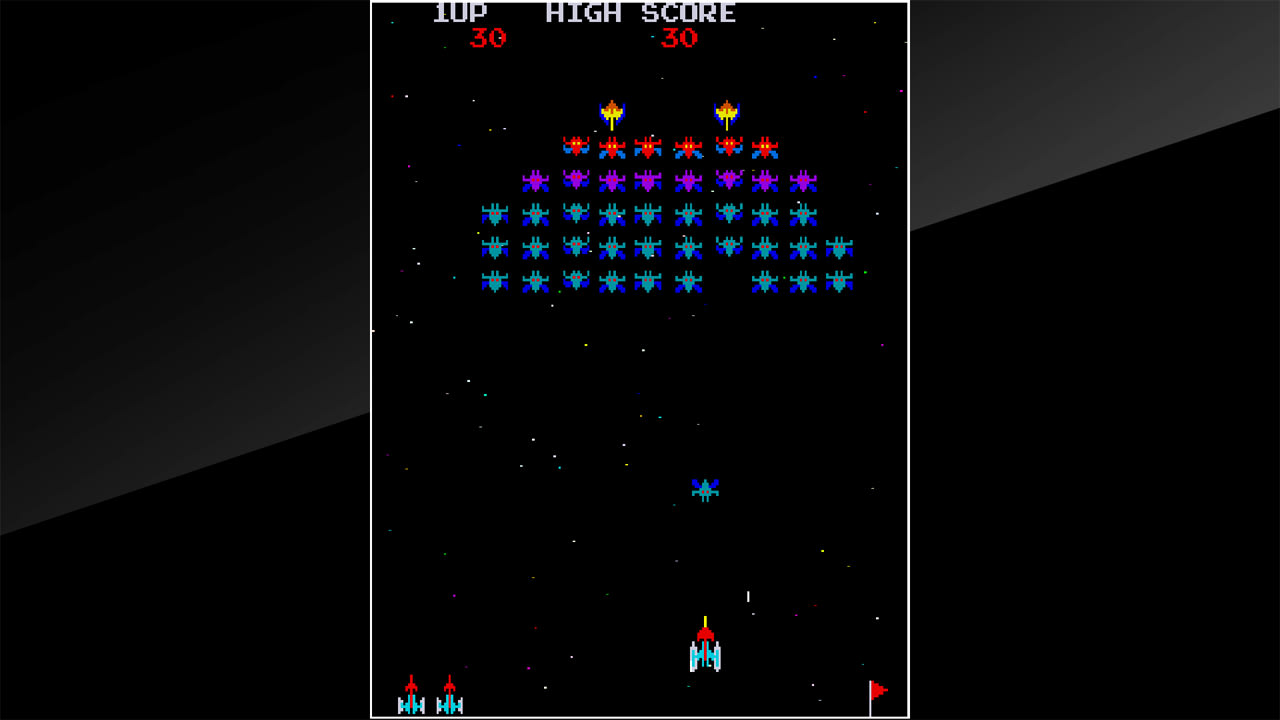The image size is (1280, 720).
Task: Select the leftmost red escort alien
Action: (578, 146)
